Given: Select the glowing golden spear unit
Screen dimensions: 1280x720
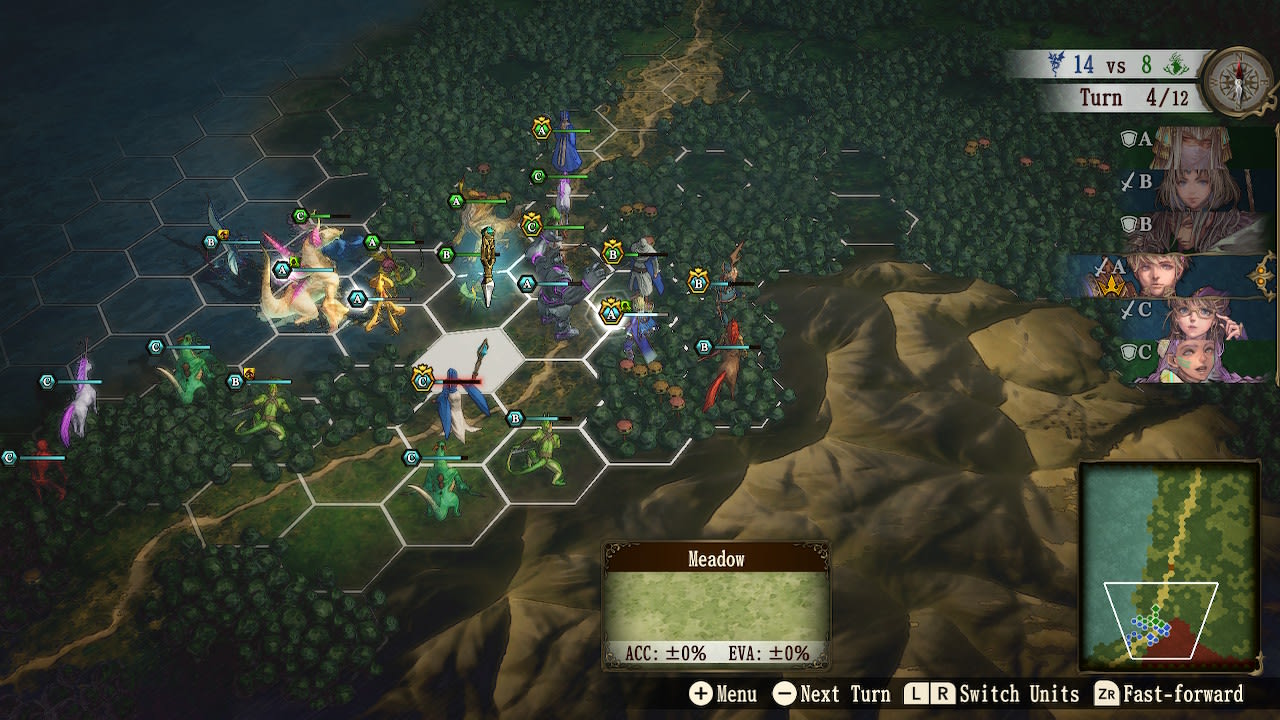Looking at the screenshot, I should [x=487, y=265].
